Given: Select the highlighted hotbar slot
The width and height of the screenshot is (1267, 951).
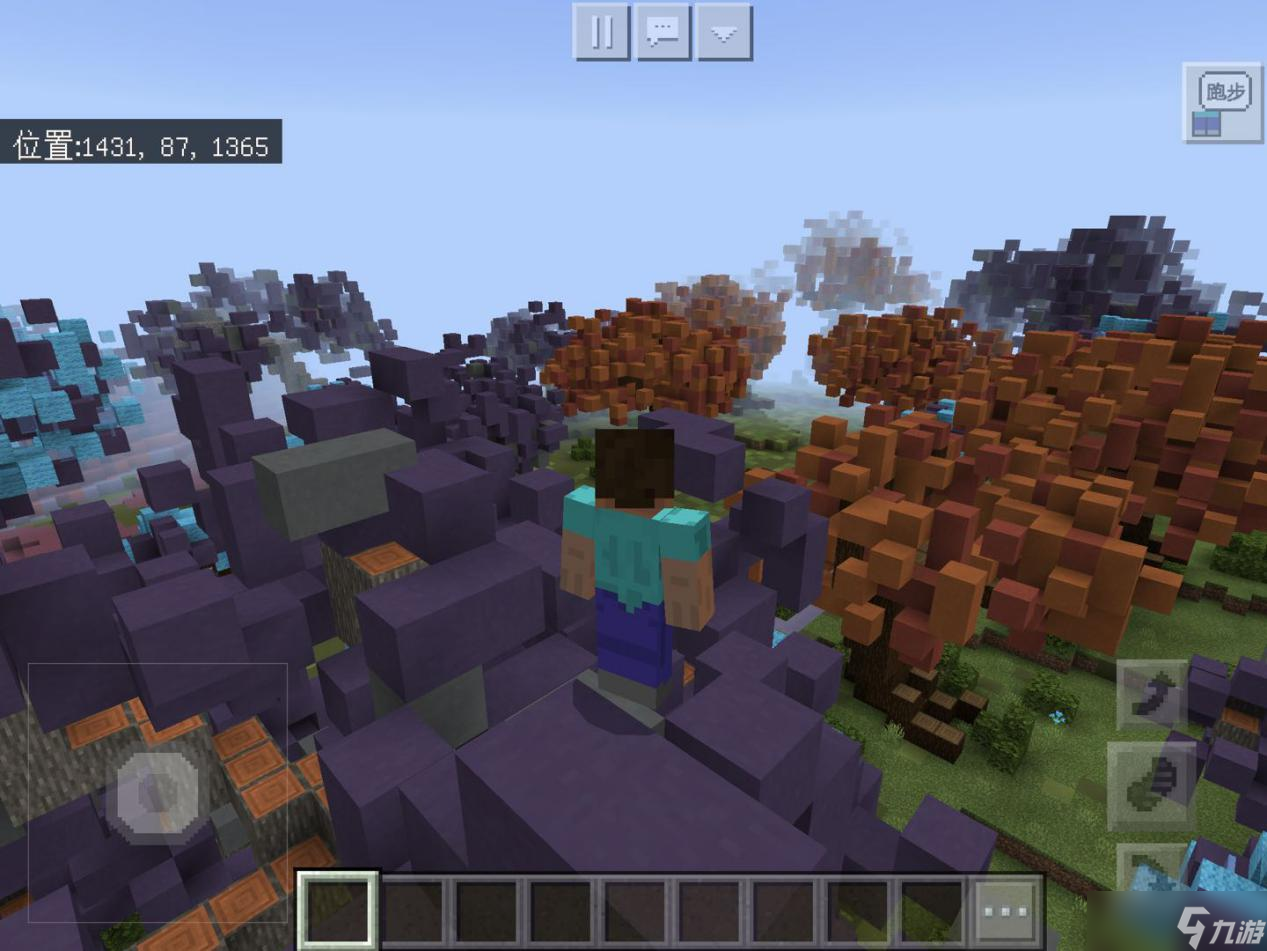Looking at the screenshot, I should (x=337, y=910).
